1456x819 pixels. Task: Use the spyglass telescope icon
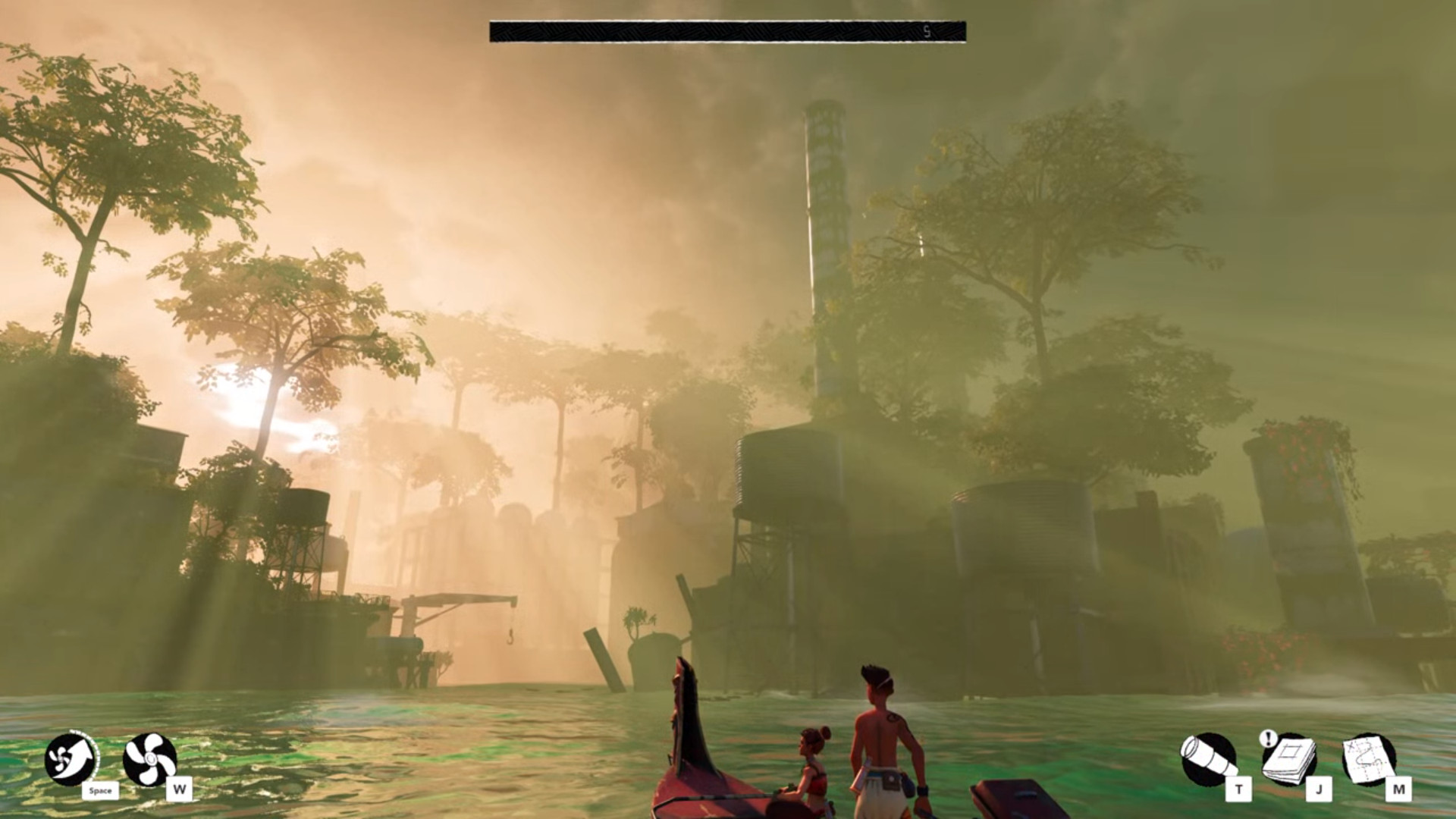point(1208,759)
